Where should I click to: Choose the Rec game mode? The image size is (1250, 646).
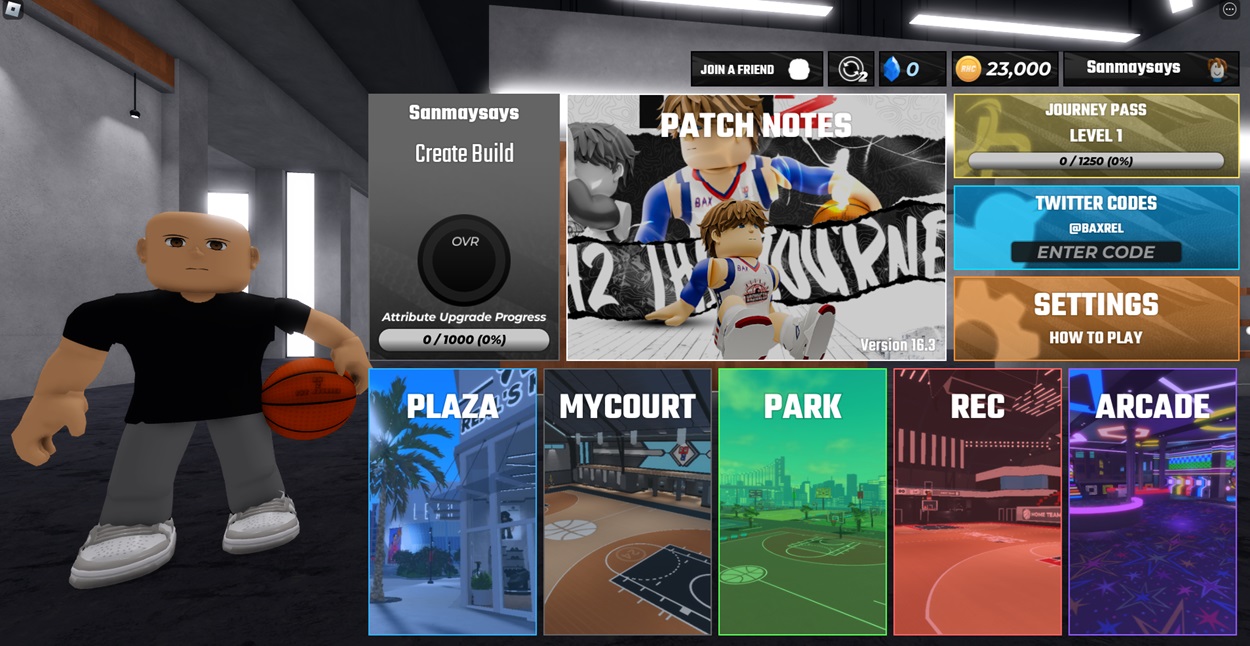[977, 501]
